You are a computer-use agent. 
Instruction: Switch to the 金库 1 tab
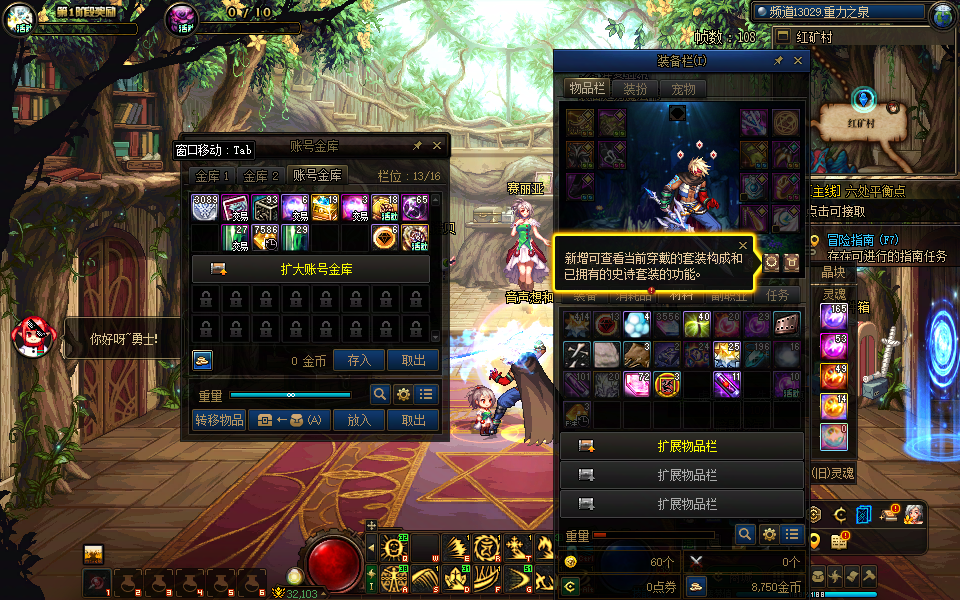click(x=212, y=175)
